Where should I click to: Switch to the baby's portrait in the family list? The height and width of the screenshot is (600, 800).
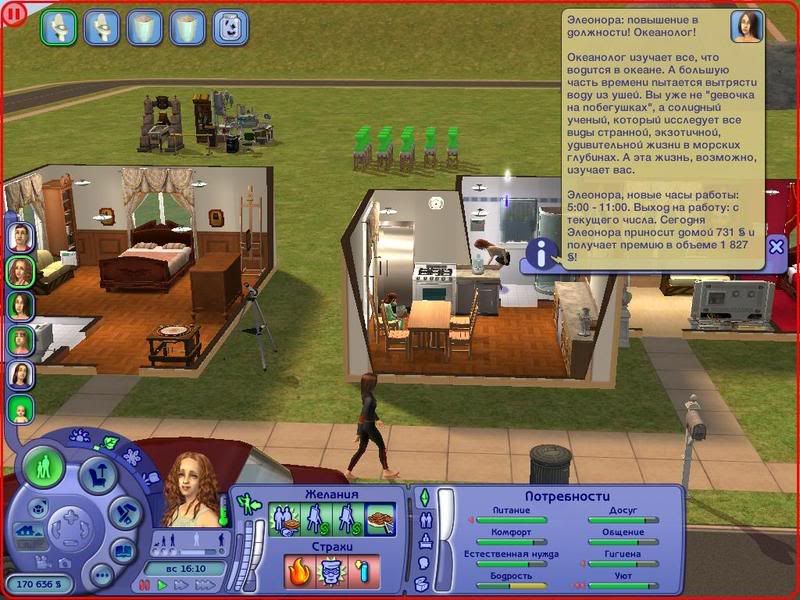(21, 408)
